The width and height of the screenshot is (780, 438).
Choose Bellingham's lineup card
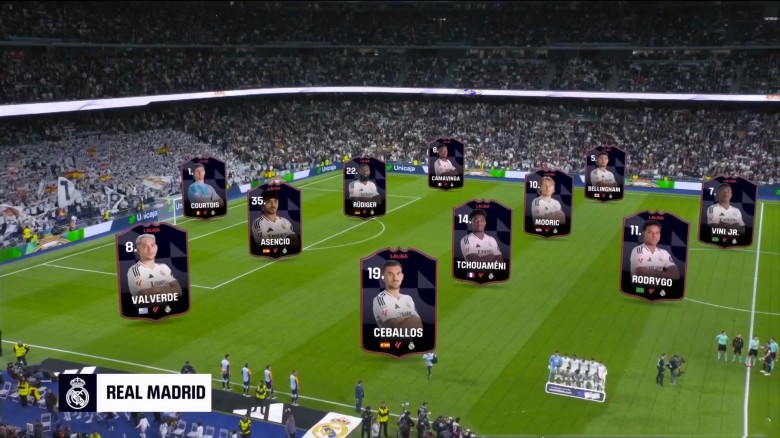(x=605, y=173)
